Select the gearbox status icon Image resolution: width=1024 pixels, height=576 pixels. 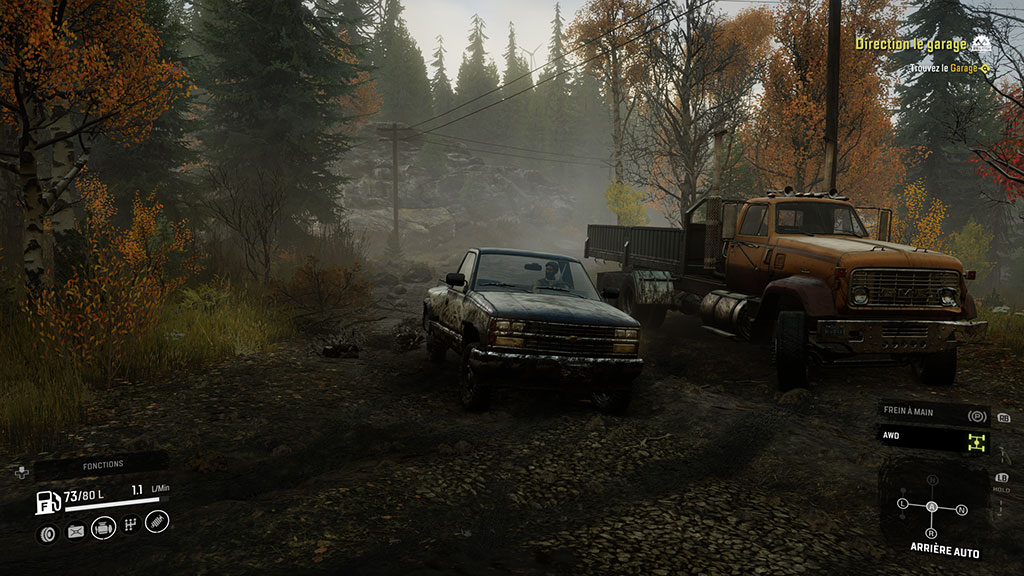tap(131, 525)
